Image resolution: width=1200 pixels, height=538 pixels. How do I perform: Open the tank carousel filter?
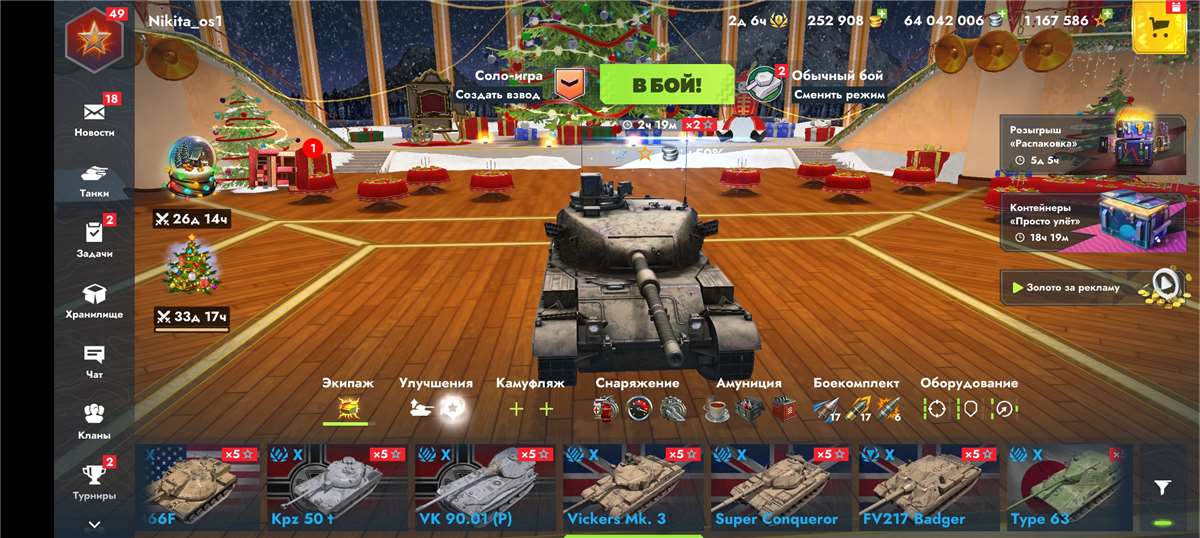point(1162,487)
